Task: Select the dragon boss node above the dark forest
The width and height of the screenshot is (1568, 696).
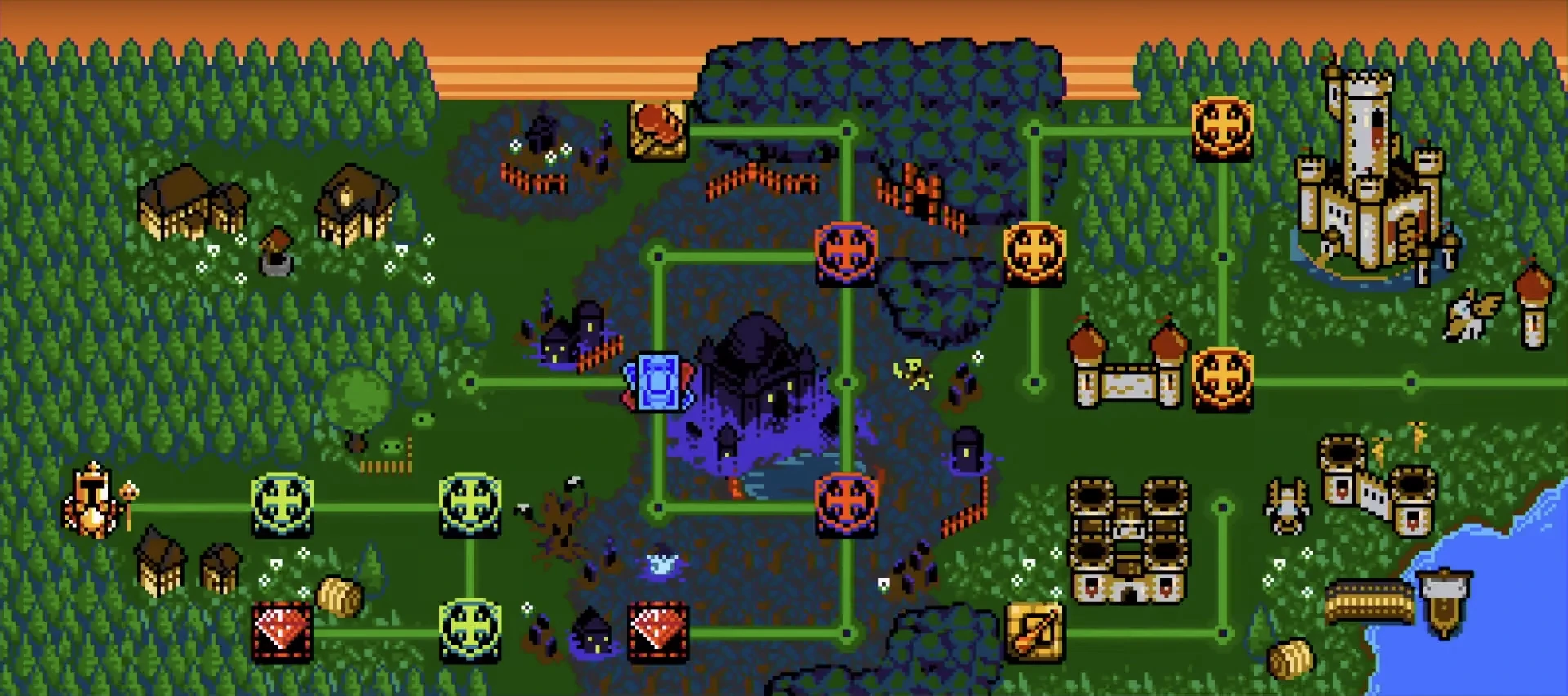Action: pyautogui.click(x=658, y=129)
